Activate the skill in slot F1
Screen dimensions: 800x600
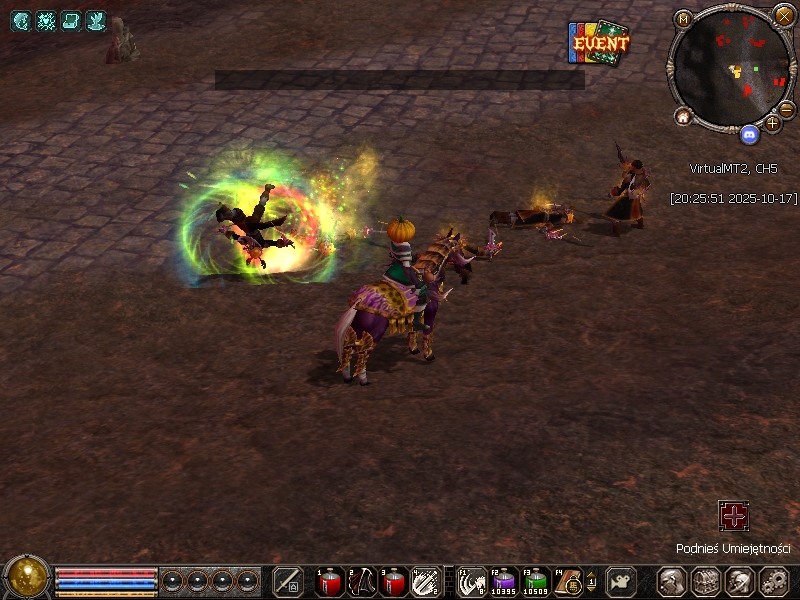(473, 580)
